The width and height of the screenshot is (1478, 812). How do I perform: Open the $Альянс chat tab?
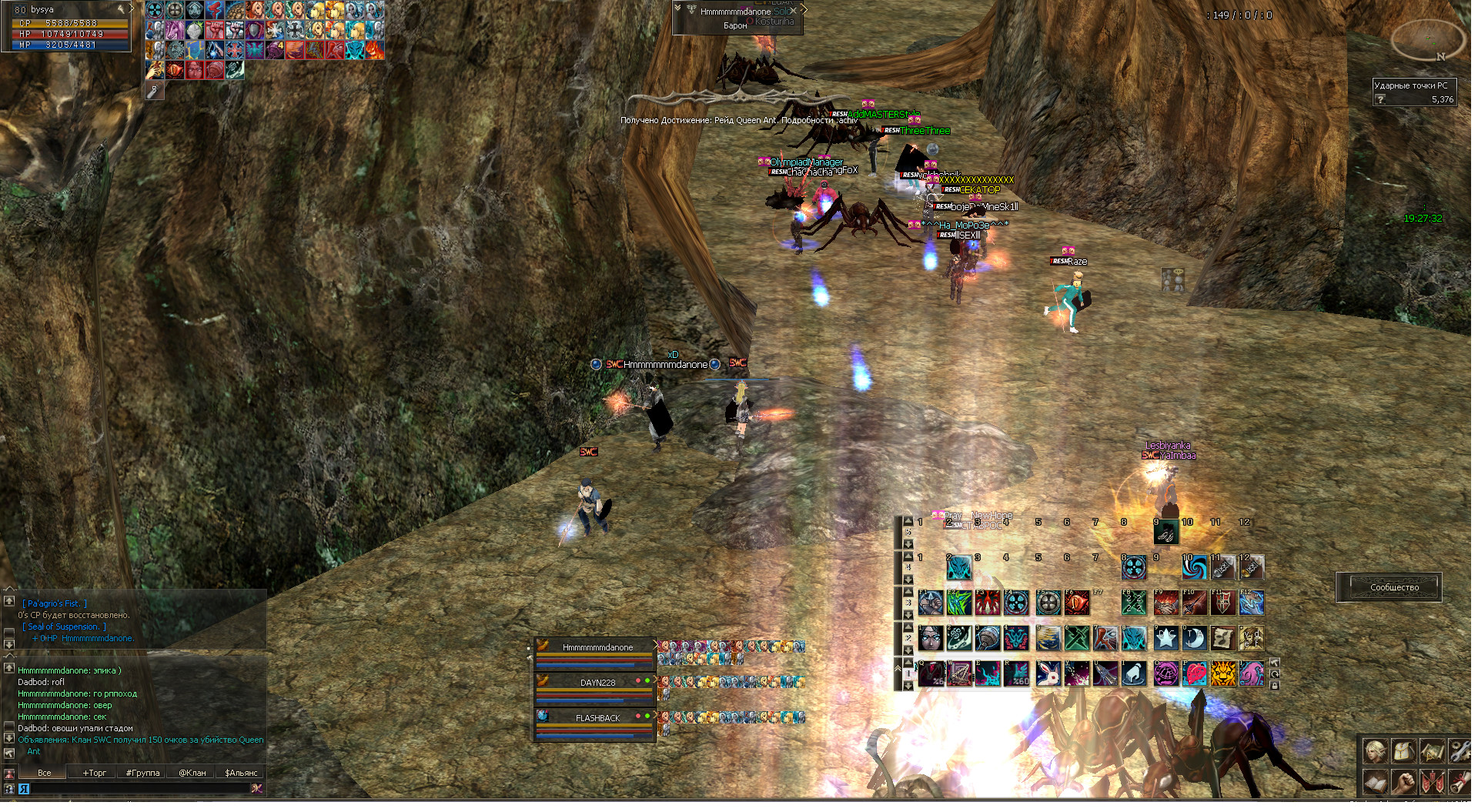click(x=241, y=773)
